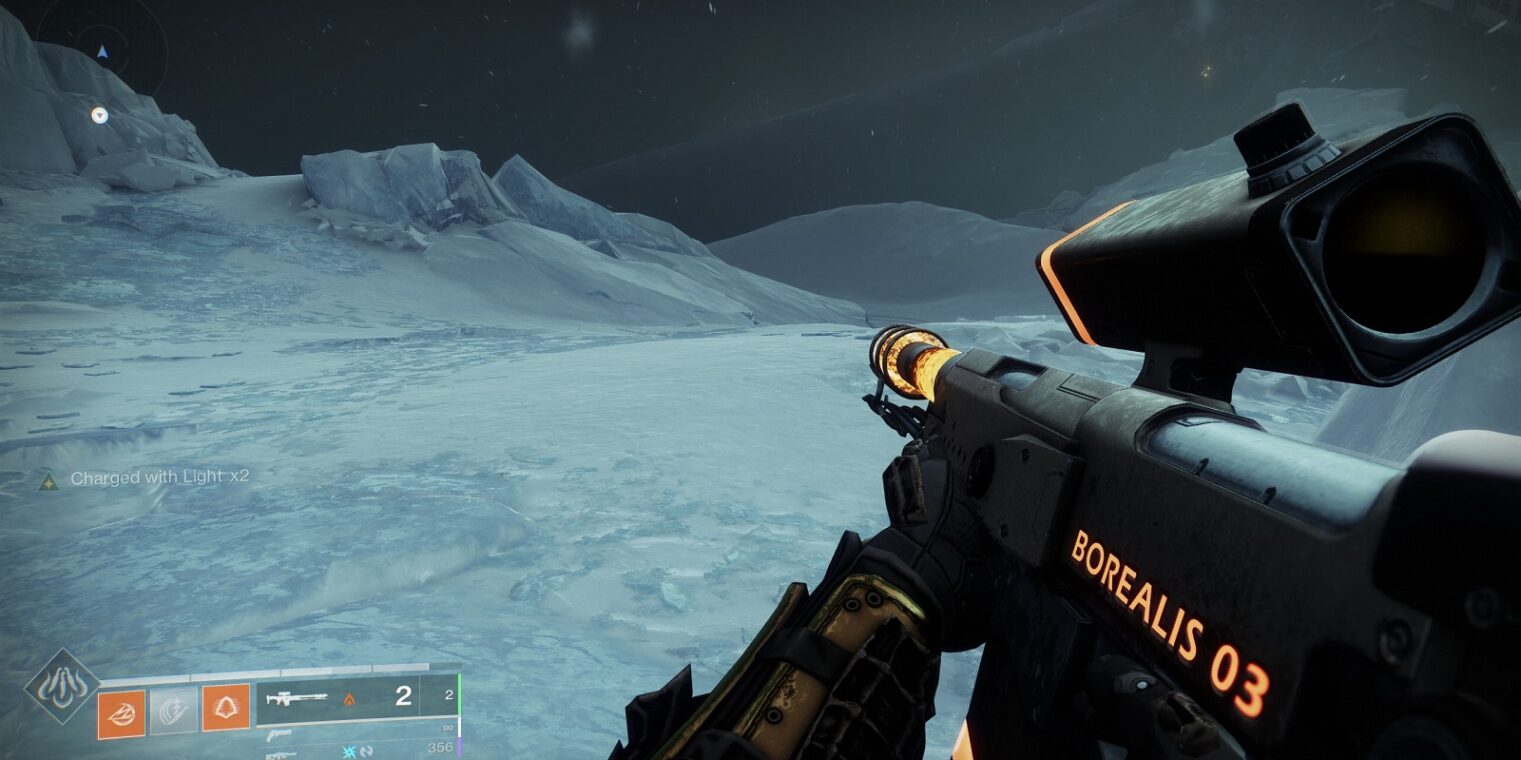The image size is (1521, 760).
Task: Click the glowing circular waypoint marker
Action: [99, 115]
